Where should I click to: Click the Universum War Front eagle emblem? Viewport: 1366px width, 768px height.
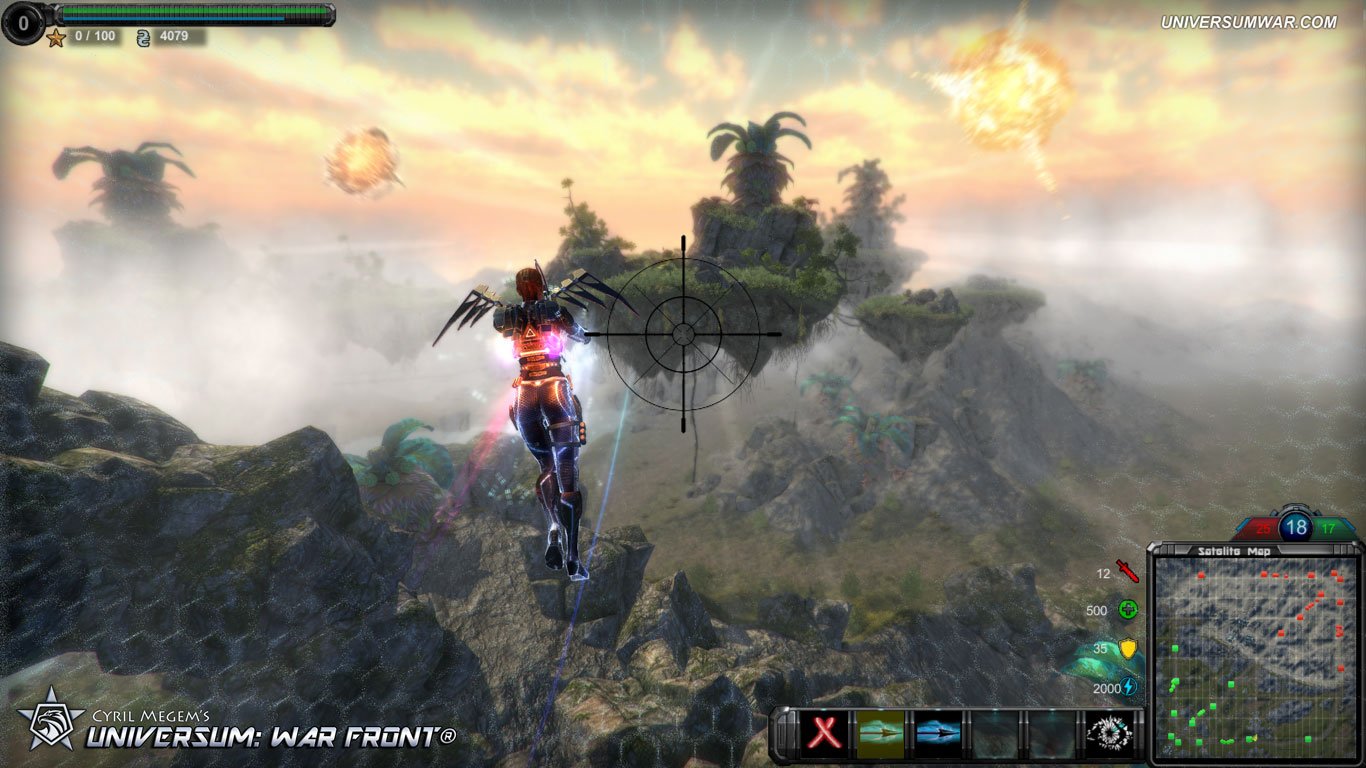point(52,728)
